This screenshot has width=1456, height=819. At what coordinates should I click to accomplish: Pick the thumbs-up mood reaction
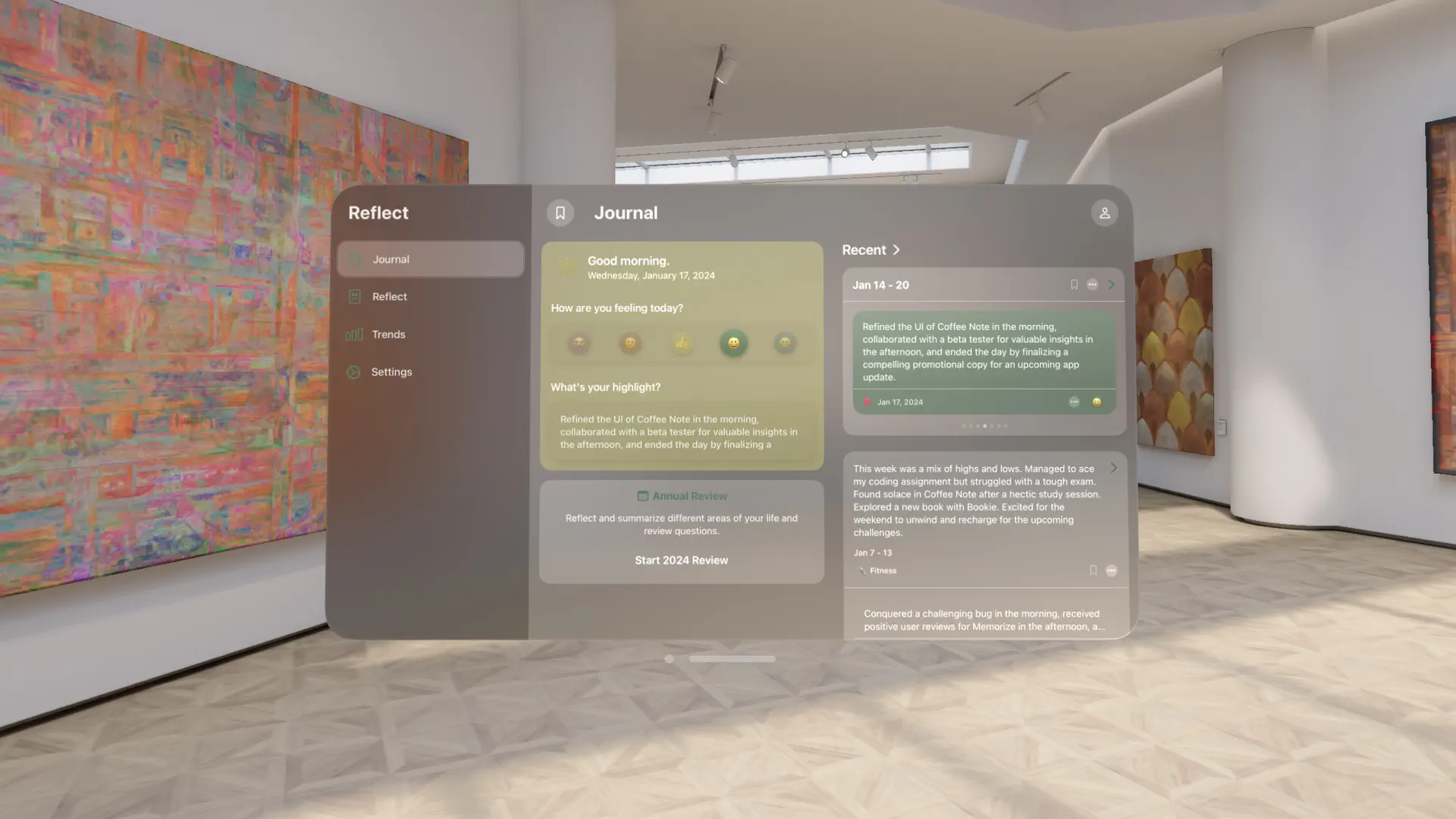click(682, 343)
